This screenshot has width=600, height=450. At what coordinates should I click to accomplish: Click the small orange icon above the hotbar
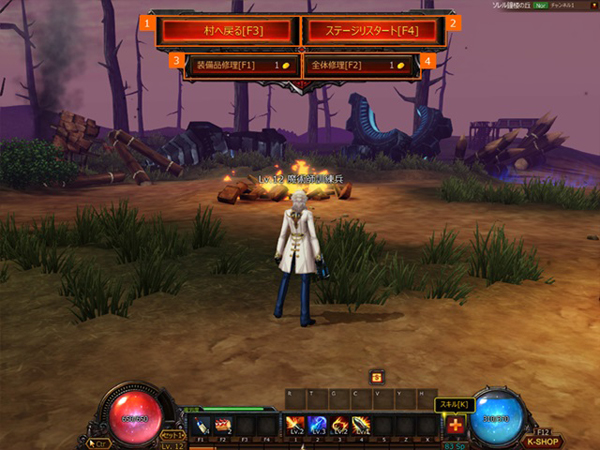click(377, 376)
